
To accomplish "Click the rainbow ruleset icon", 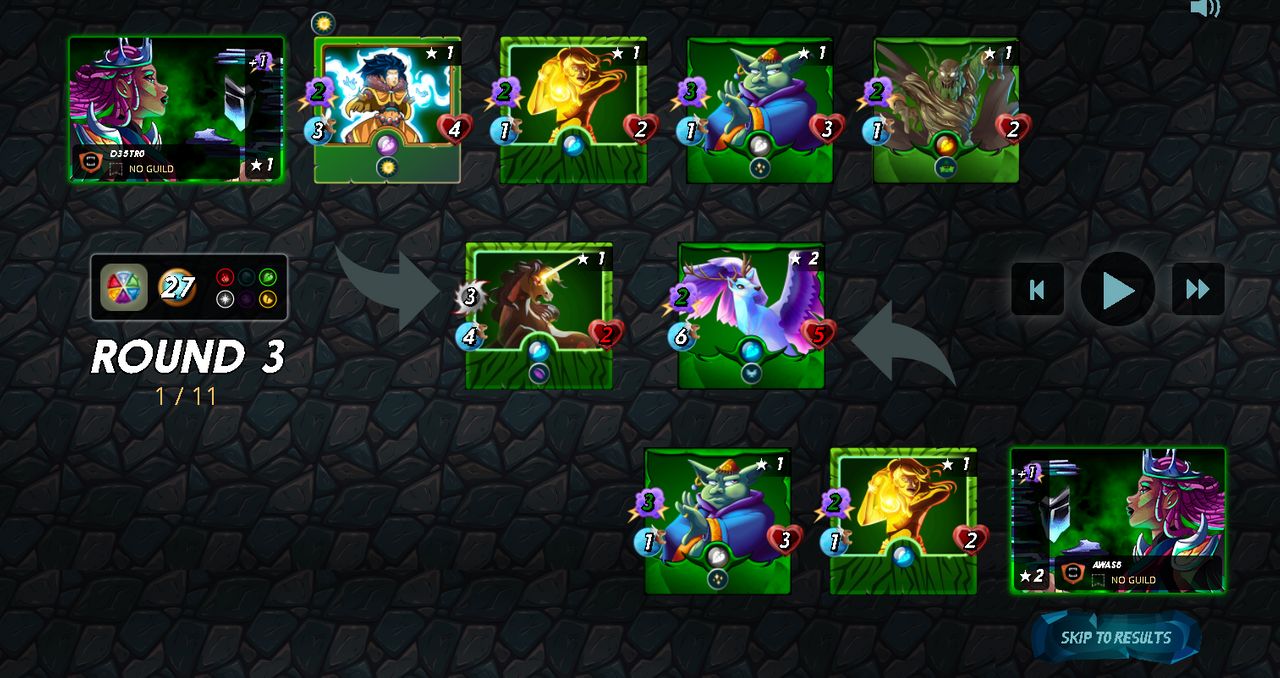I will (124, 288).
